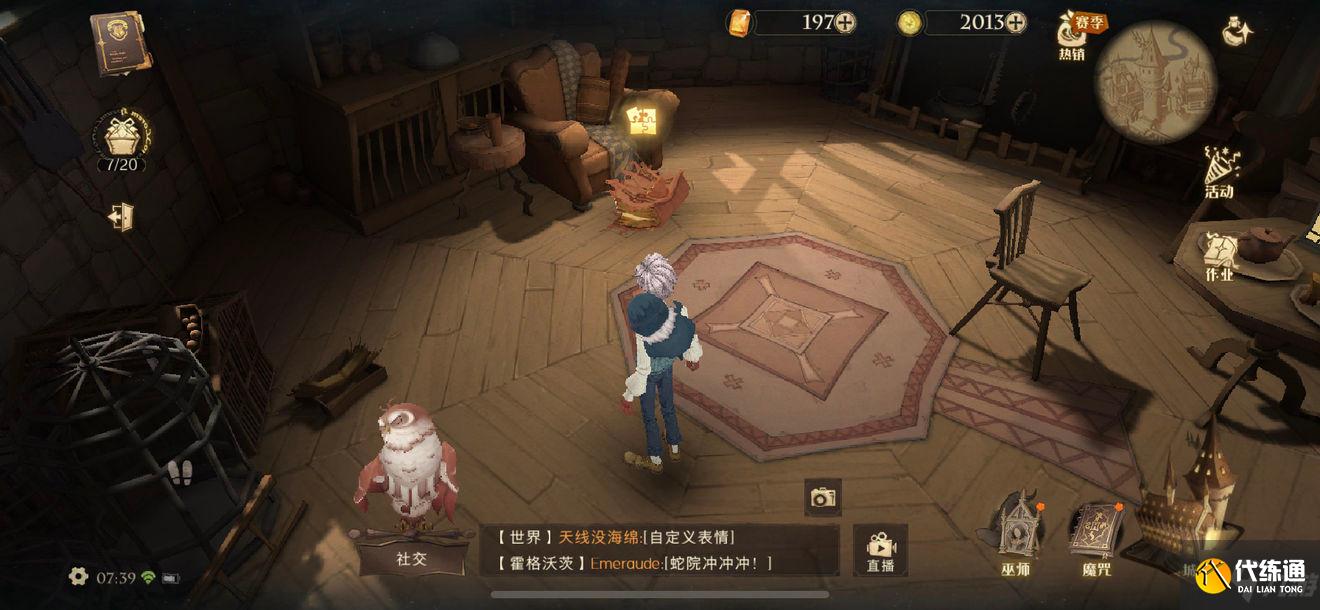Open the 巫师 wizard menu
Image resolution: width=1320 pixels, height=610 pixels.
1017,530
